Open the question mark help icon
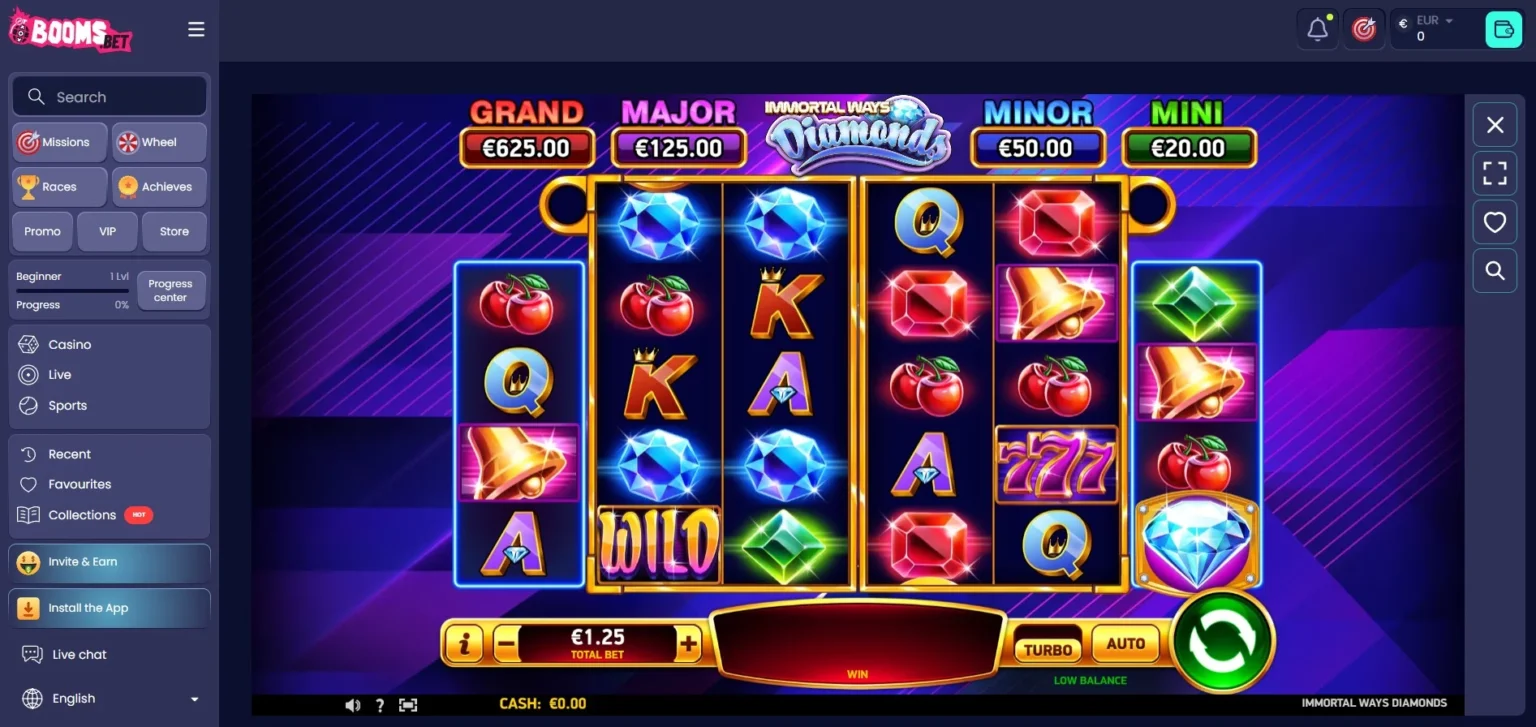 380,705
